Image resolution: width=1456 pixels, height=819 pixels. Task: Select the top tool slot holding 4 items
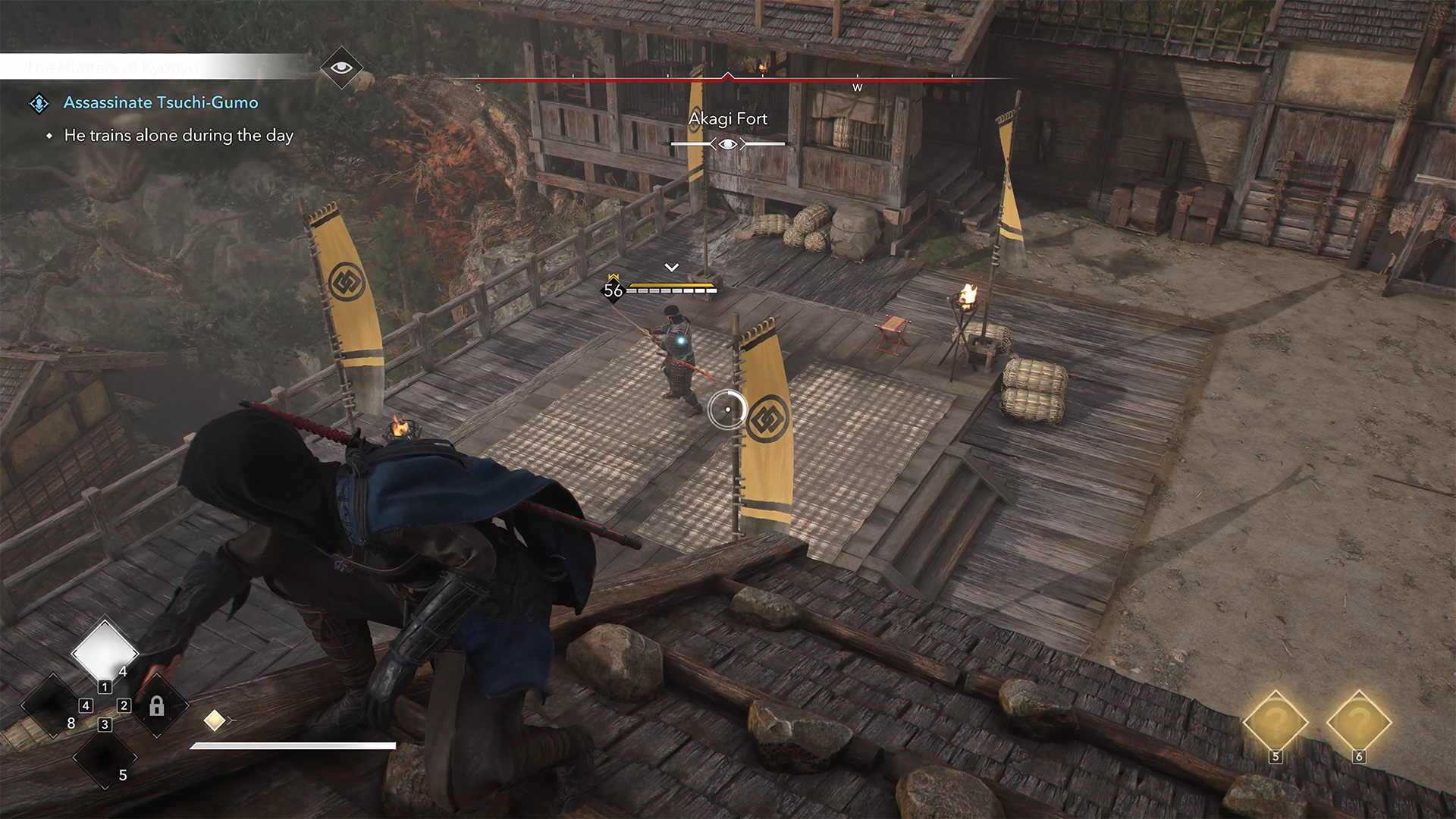coord(104,651)
